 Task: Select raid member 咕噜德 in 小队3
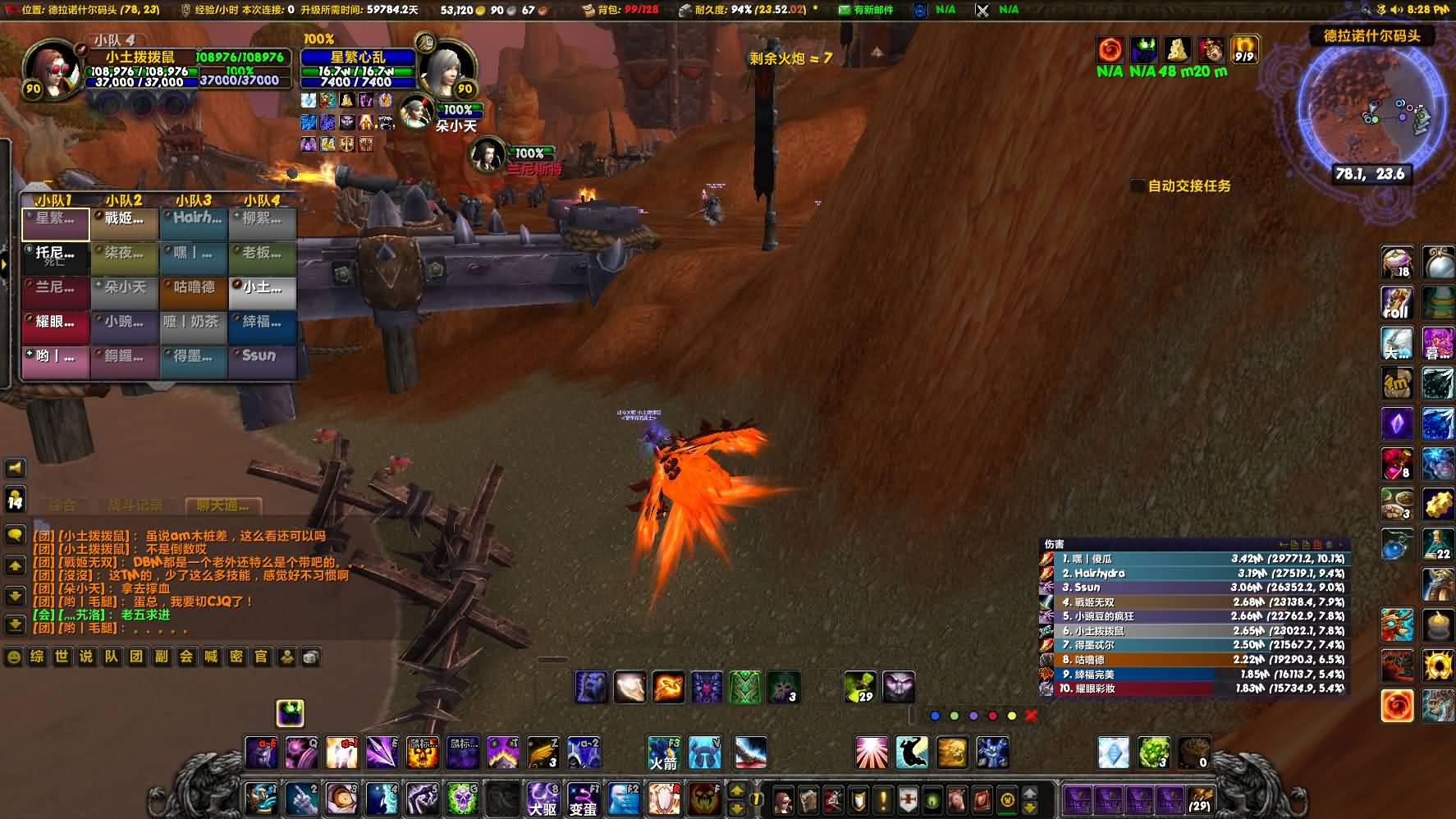click(194, 288)
